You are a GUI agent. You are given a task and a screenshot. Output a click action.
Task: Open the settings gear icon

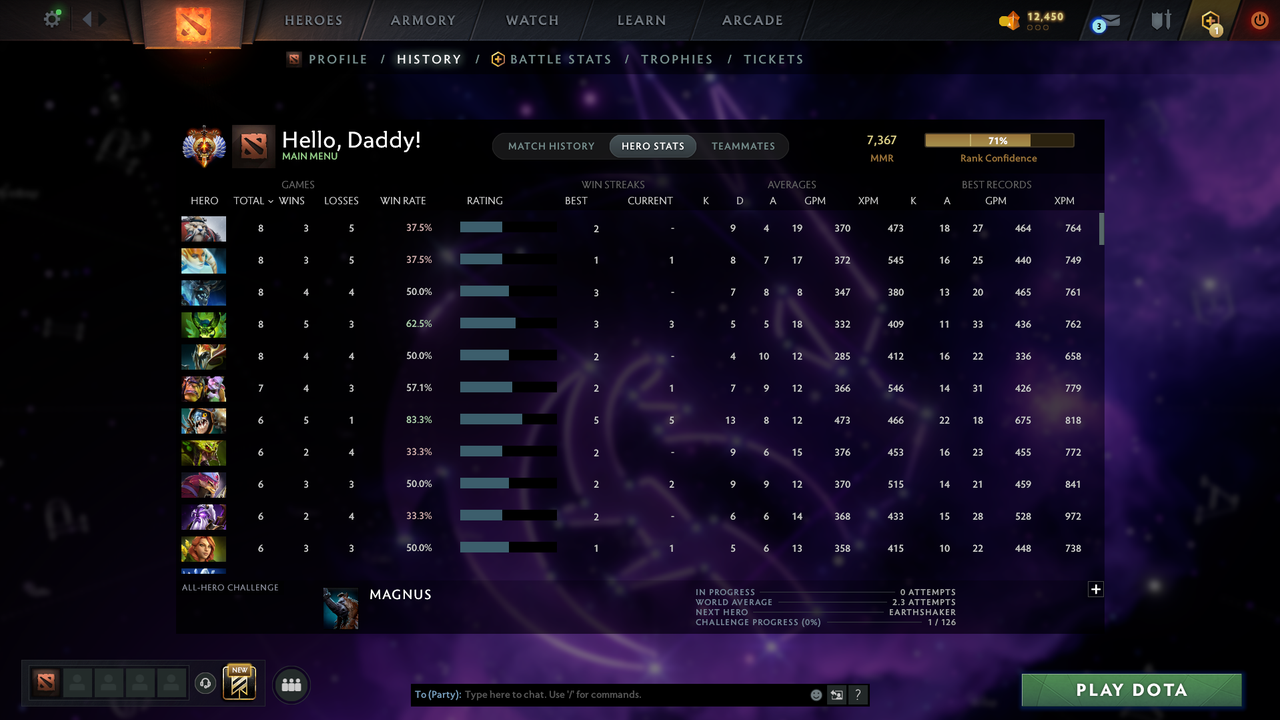(x=51, y=17)
